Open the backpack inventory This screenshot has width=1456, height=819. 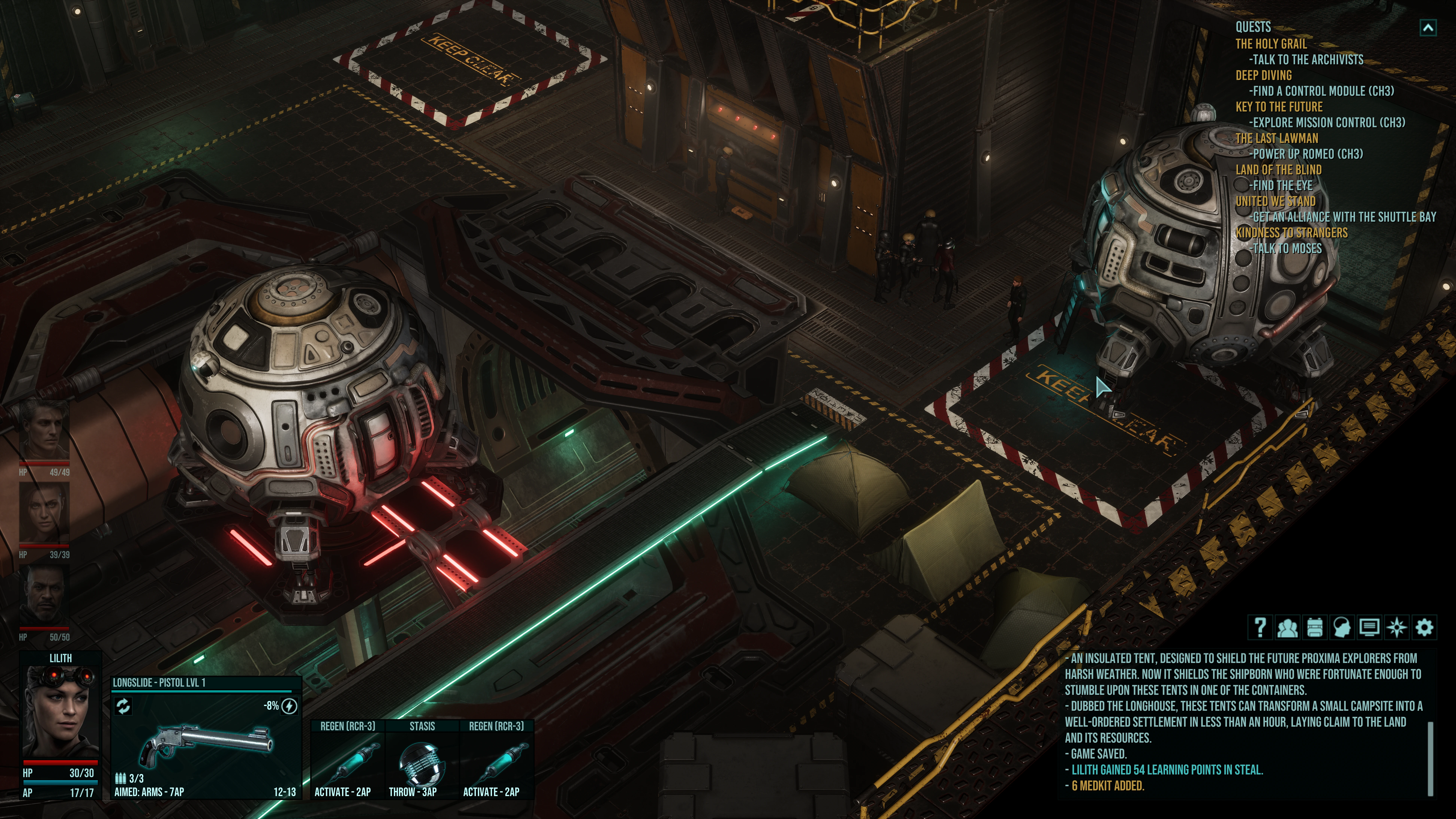tap(1315, 627)
